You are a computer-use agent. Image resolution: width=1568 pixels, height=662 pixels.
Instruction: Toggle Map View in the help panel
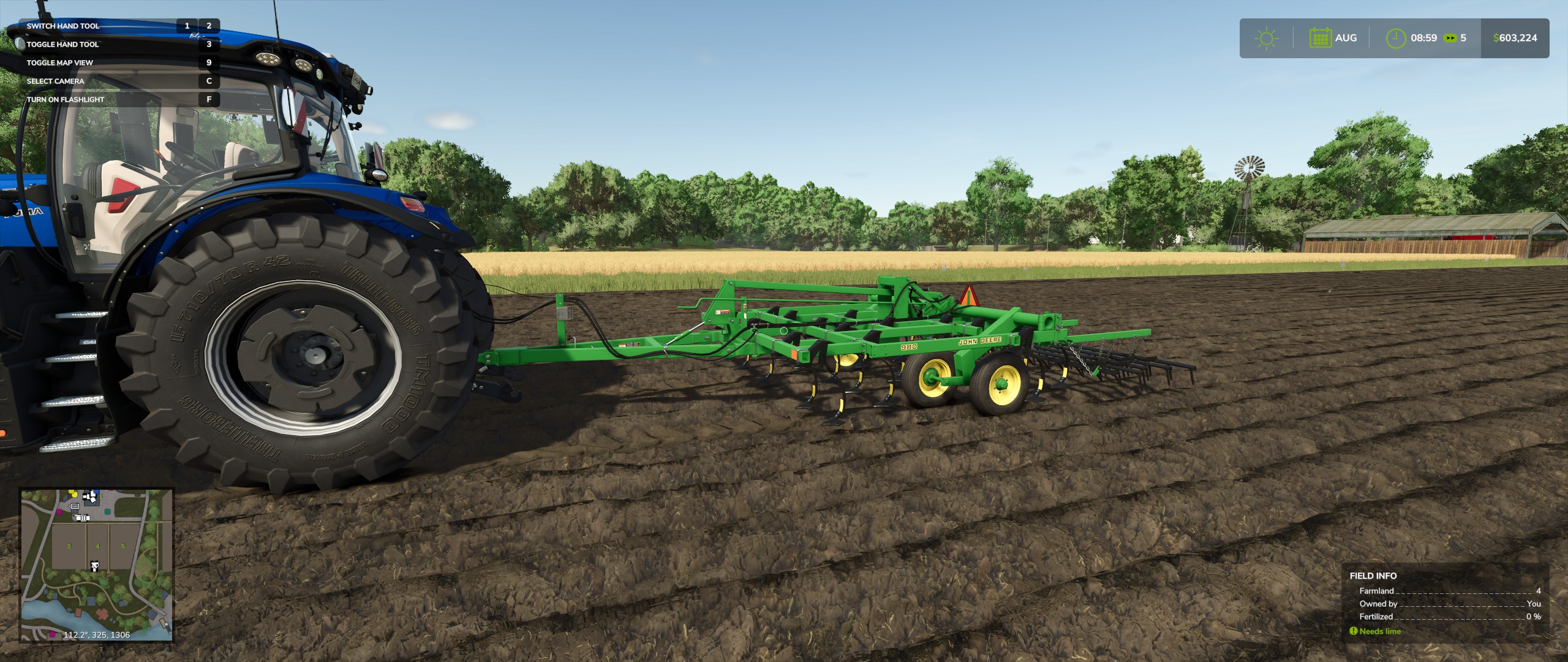point(59,62)
